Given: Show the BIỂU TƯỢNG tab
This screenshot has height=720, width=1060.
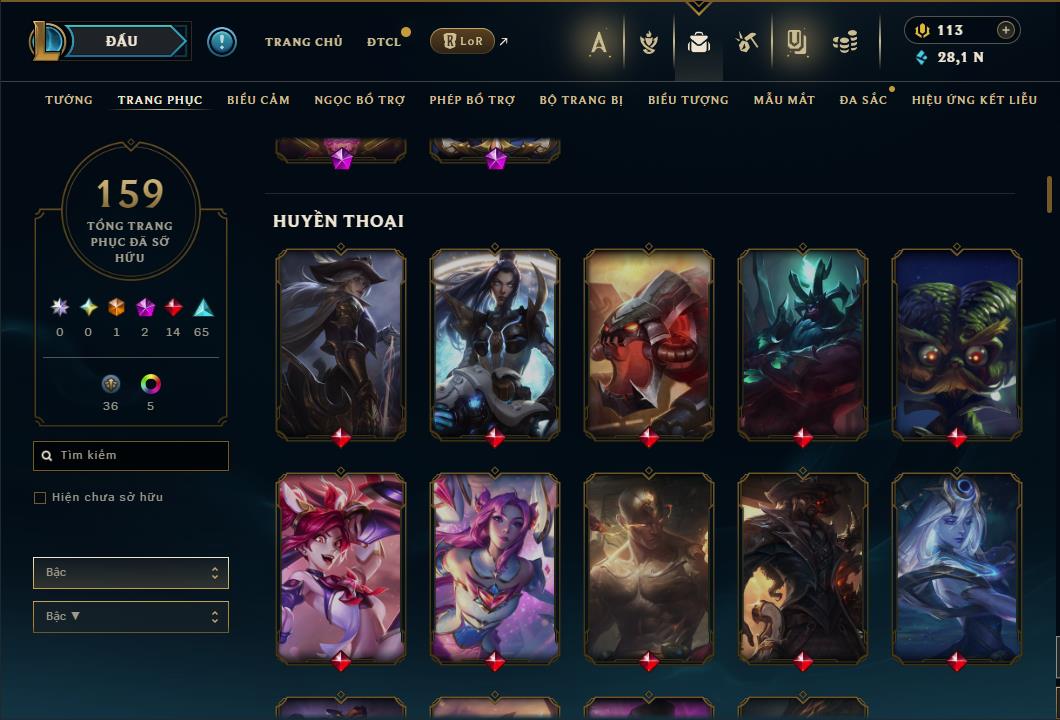Looking at the screenshot, I should (688, 100).
